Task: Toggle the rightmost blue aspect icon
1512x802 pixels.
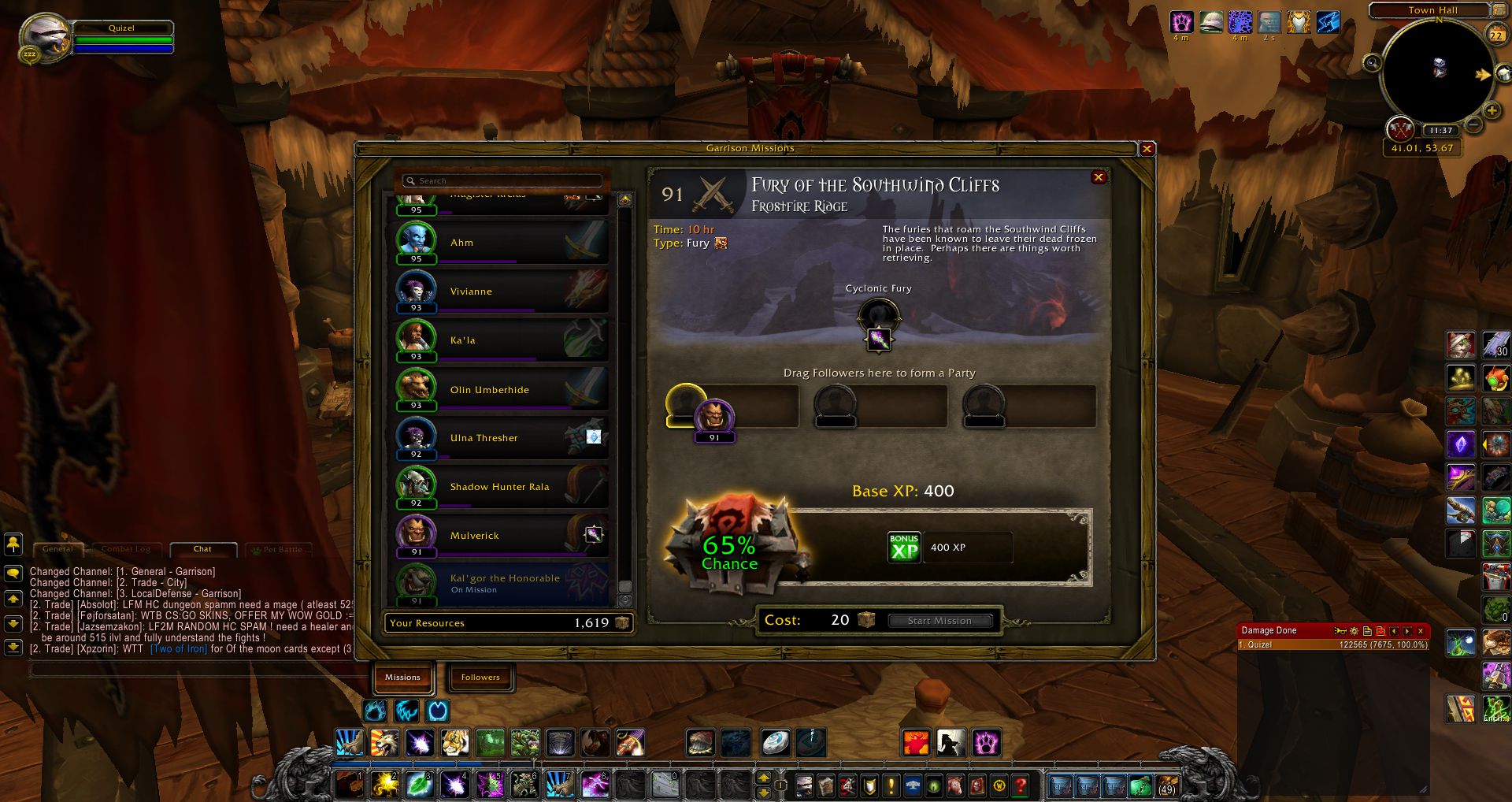Action: (438, 711)
